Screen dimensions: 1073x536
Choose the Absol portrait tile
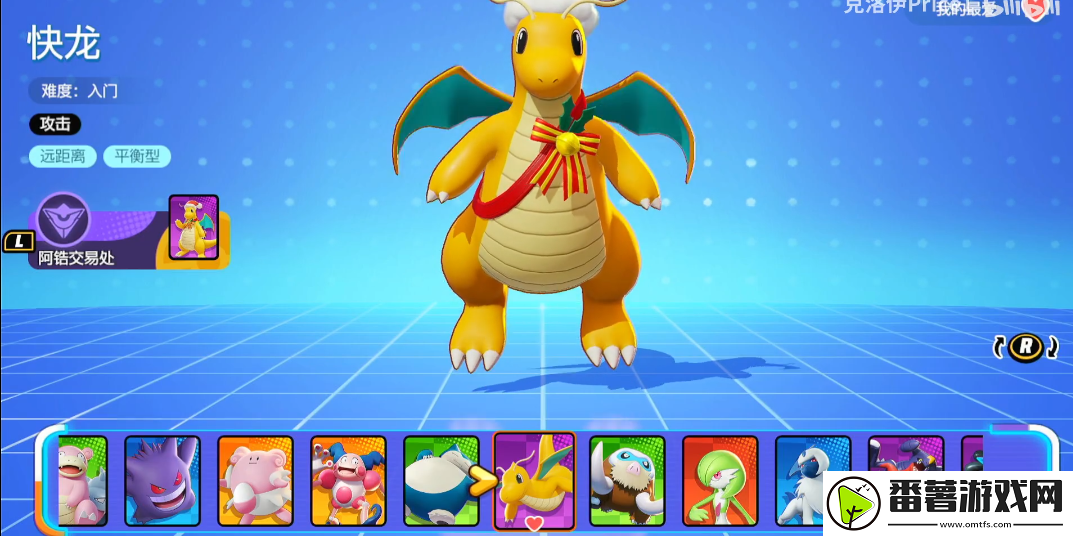812,478
